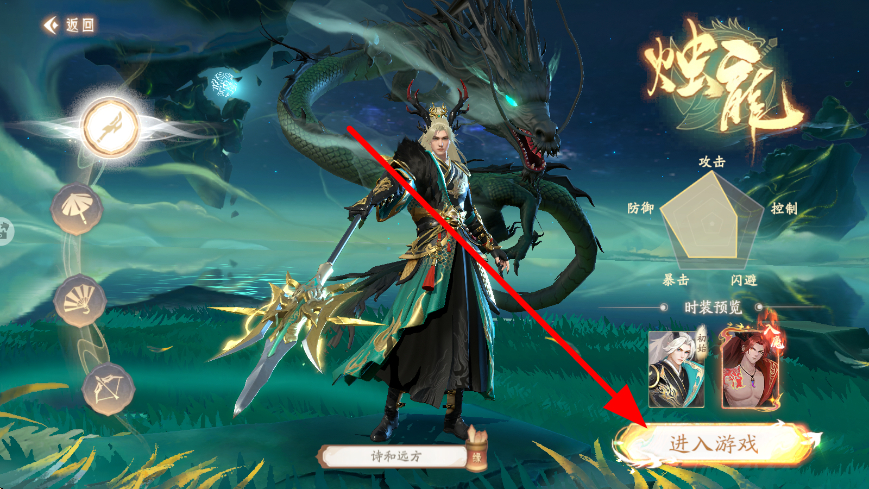Choose the umbrella weapon class icon
869x489 pixels.
point(77,209)
